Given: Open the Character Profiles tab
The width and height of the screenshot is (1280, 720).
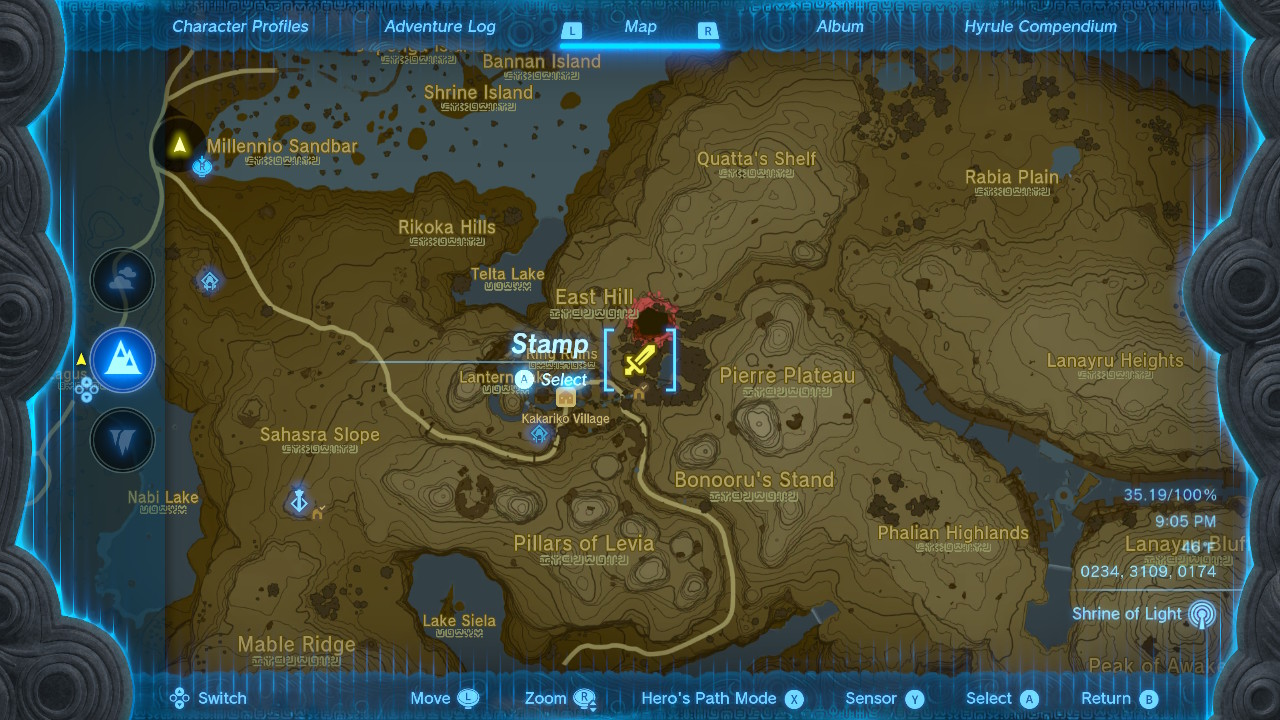Looking at the screenshot, I should 240,27.
